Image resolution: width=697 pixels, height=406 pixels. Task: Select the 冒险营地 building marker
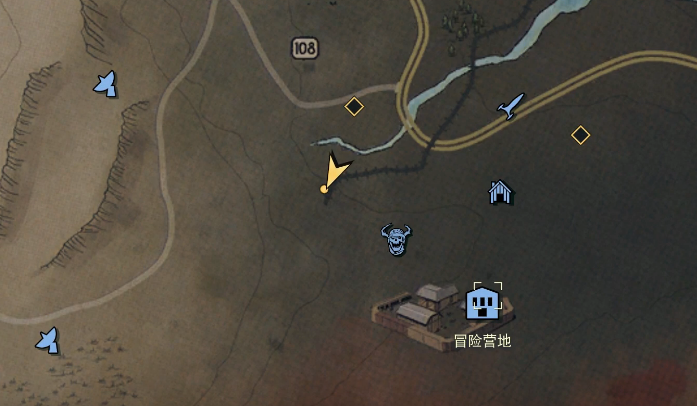click(484, 301)
